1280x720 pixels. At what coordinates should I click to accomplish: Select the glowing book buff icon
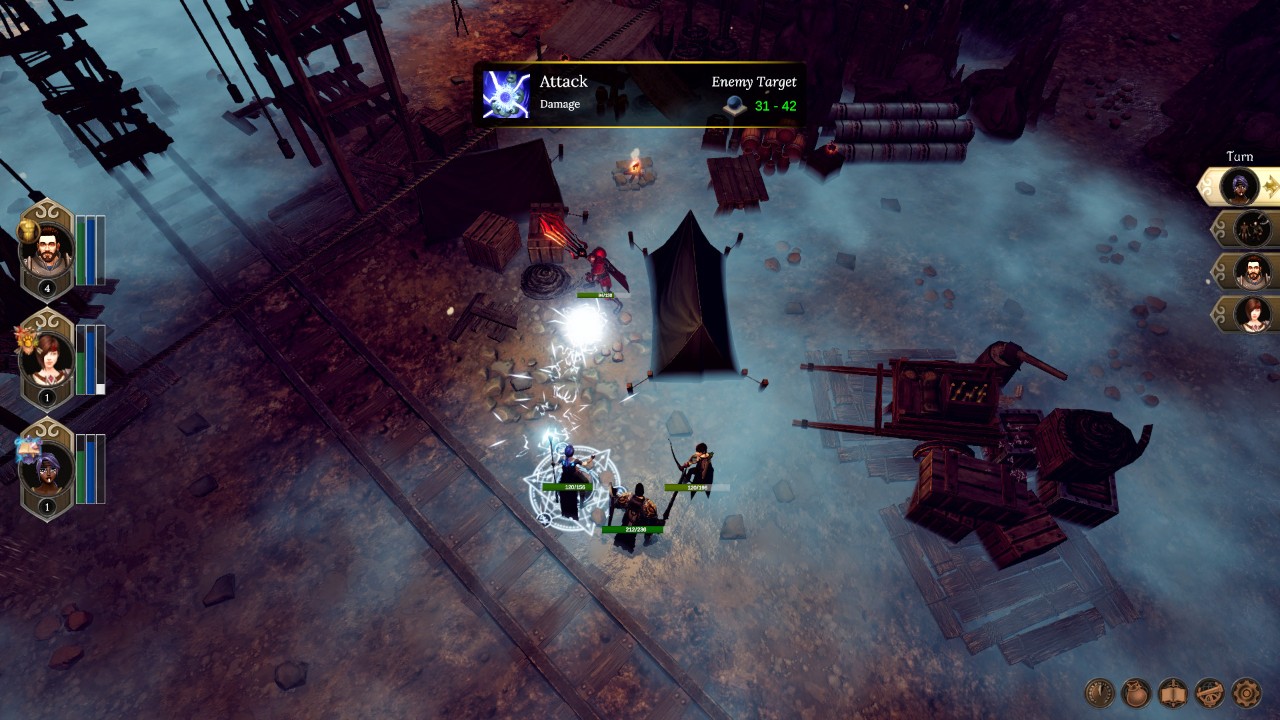click(27, 448)
